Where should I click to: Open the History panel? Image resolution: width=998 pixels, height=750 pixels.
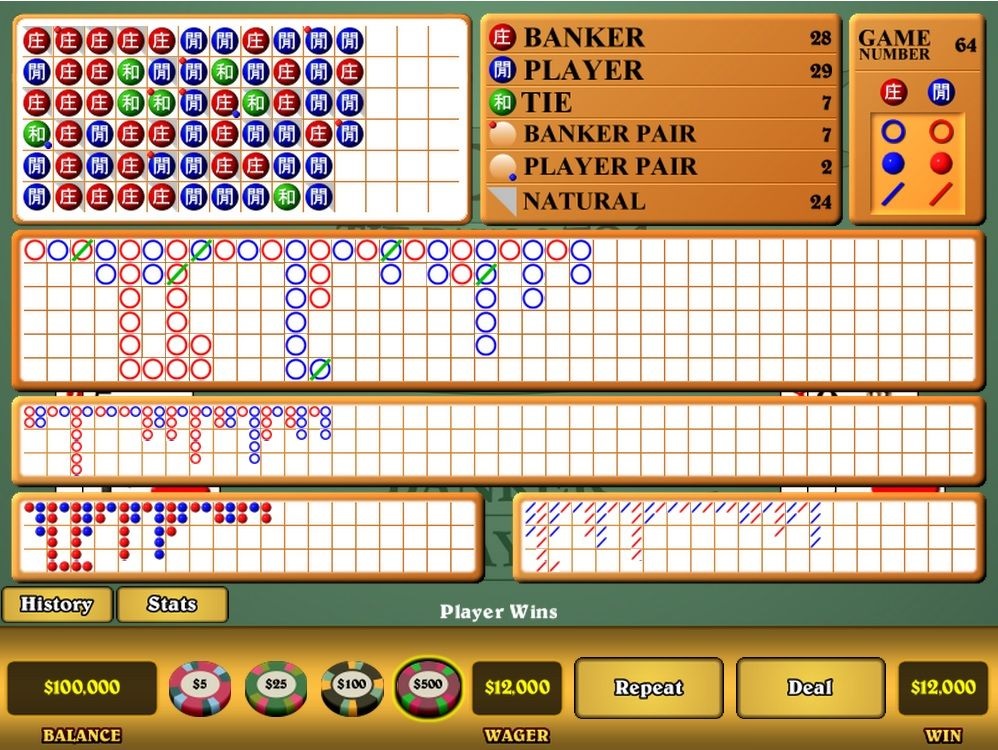pyautogui.click(x=56, y=604)
